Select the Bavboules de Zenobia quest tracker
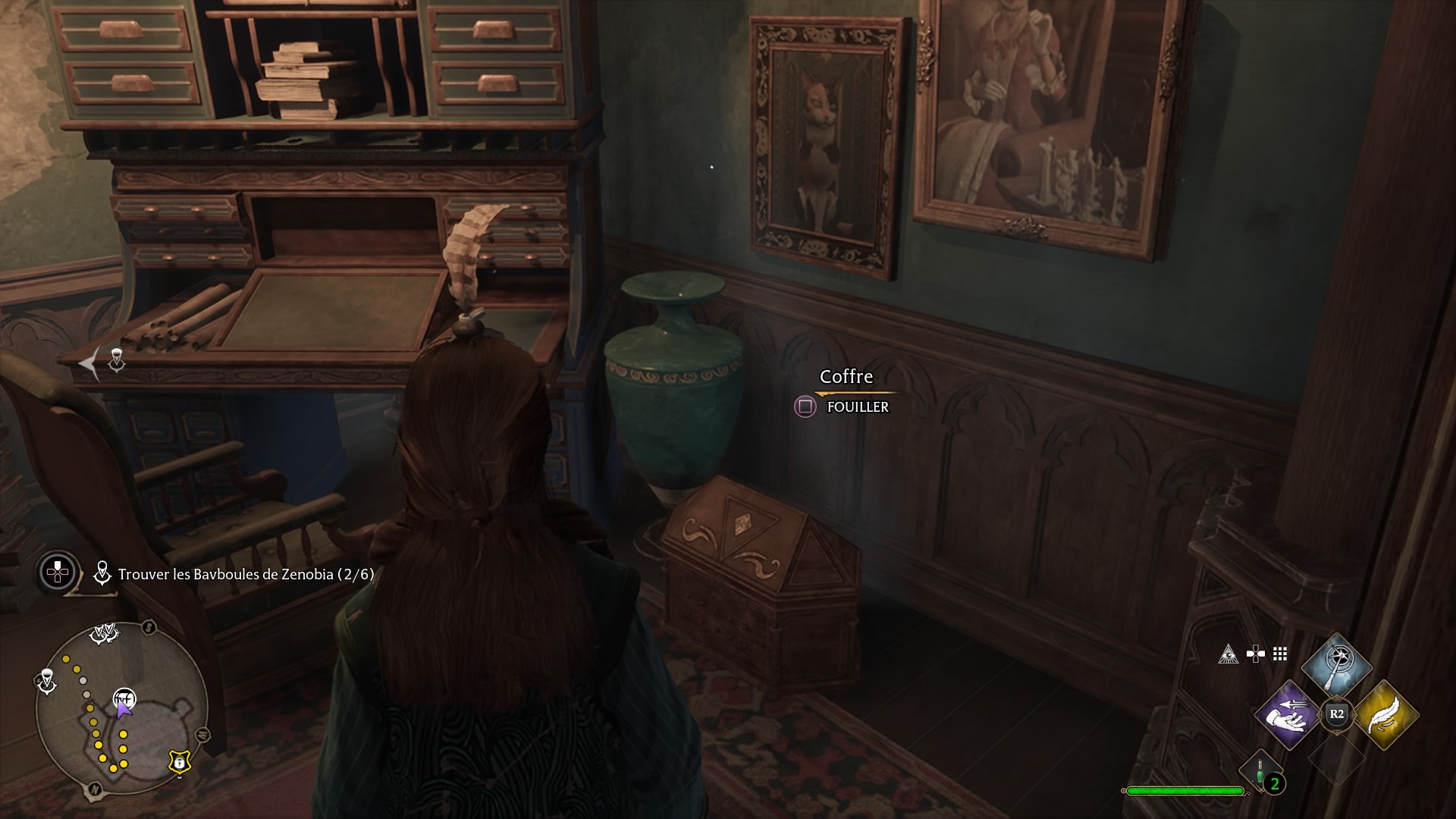This screenshot has width=1456, height=819. coord(245,574)
